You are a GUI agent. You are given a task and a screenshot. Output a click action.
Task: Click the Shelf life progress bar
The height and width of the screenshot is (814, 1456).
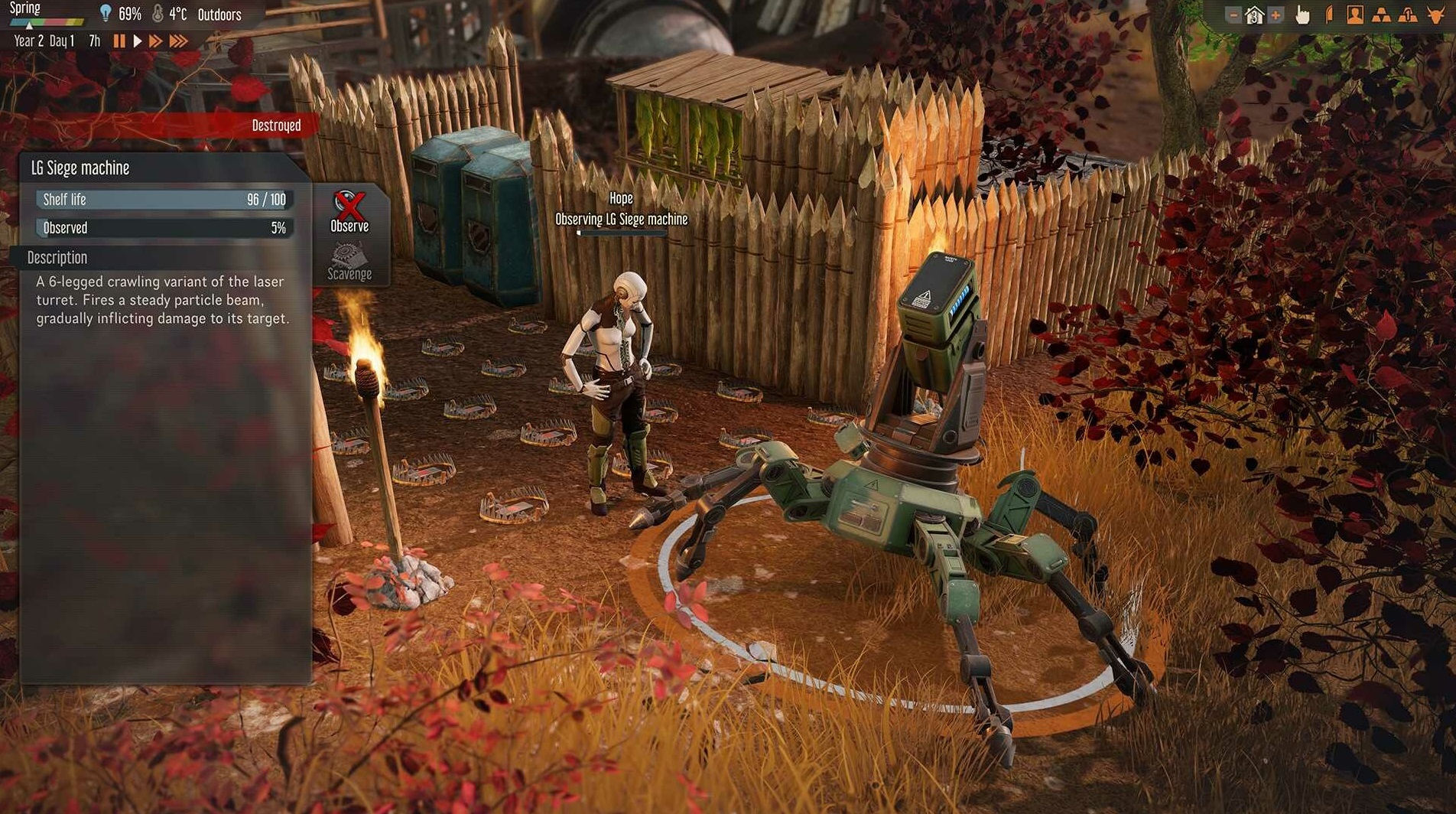coord(162,199)
